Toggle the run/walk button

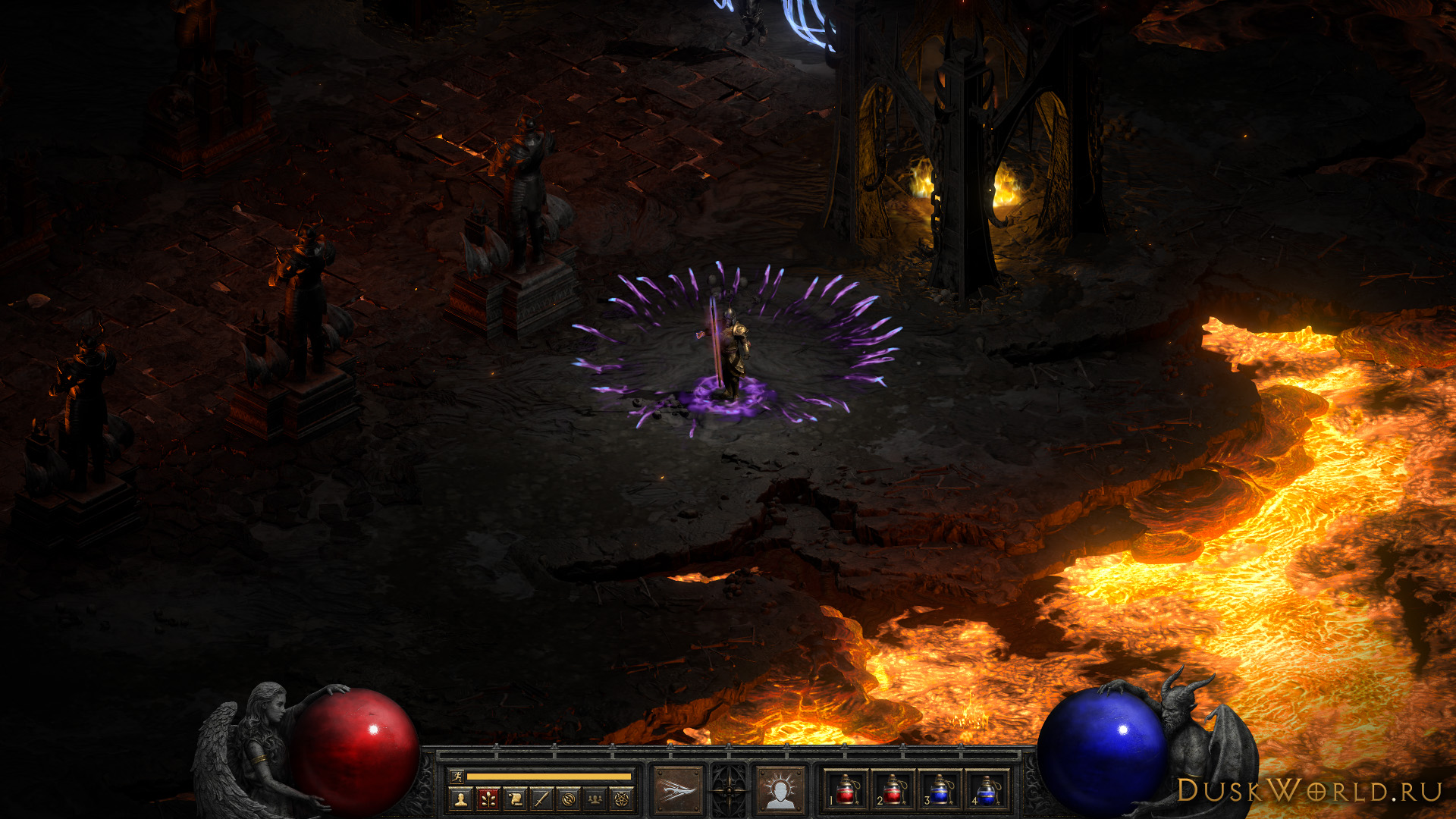tap(457, 776)
